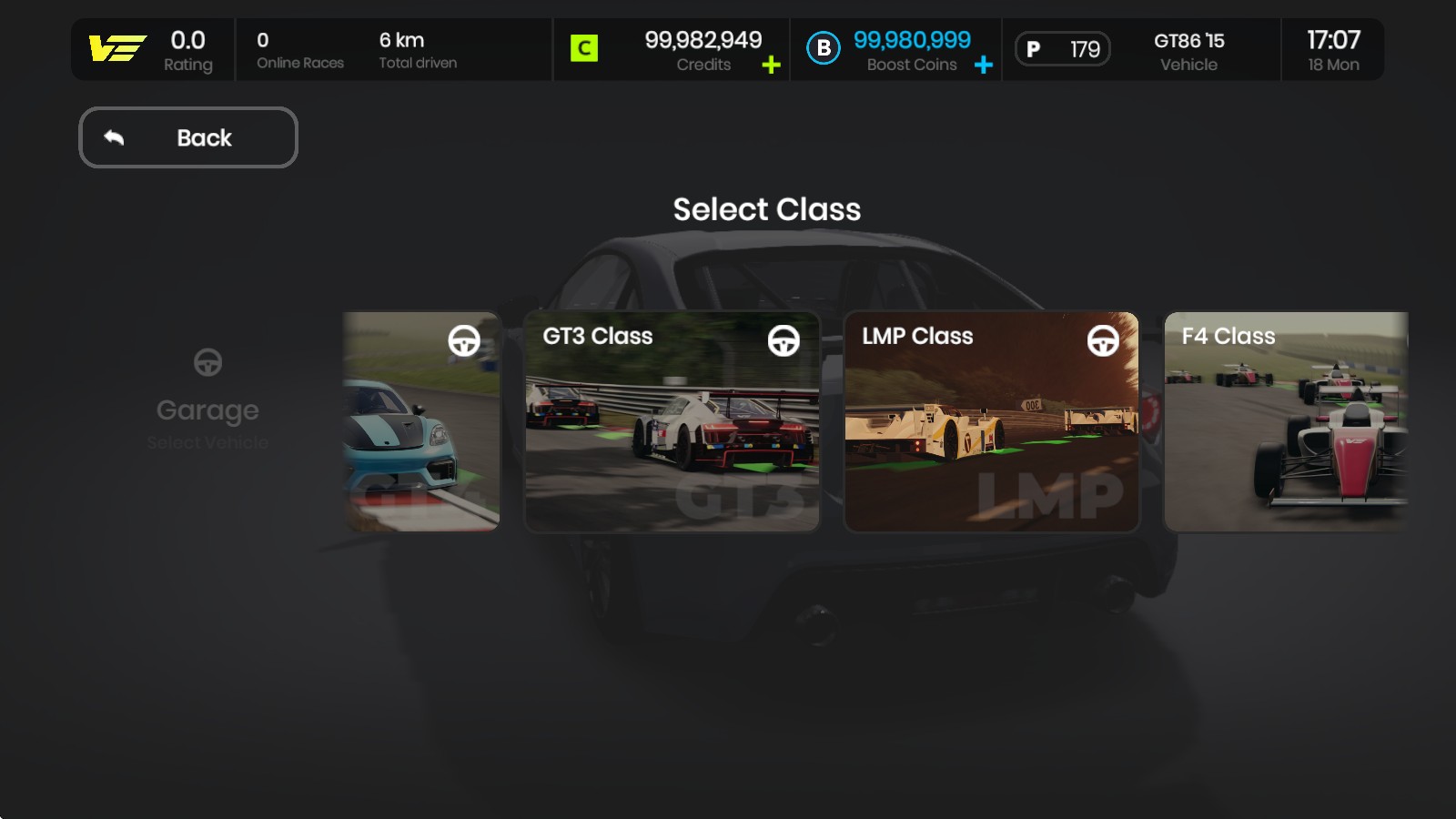Screen dimensions: 1456x819
Task: Add Boost Coins with blue plus
Action: tap(984, 66)
